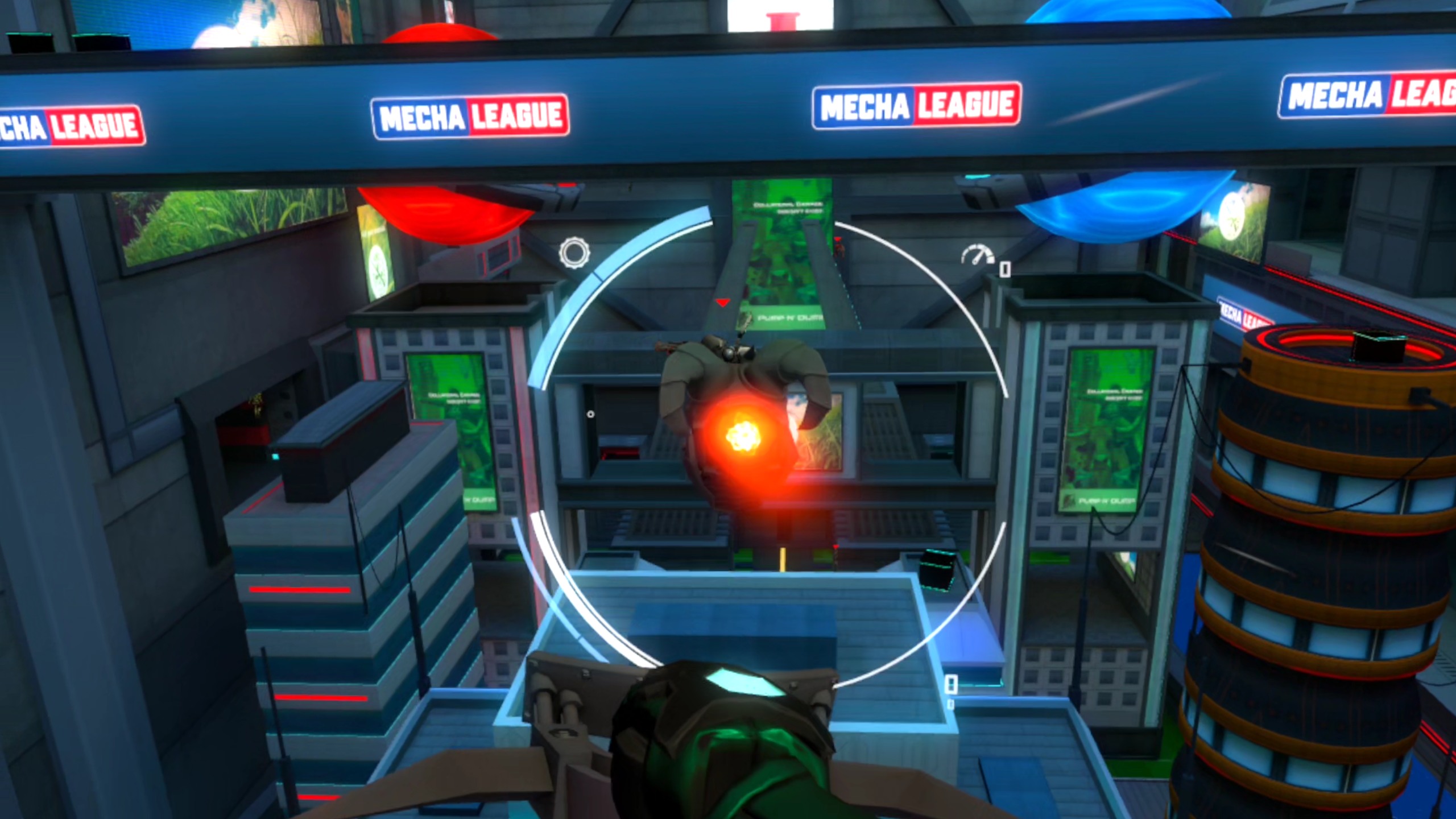Image resolution: width=1456 pixels, height=819 pixels.
Task: Click the gear icon on the HUD ring
Action: (x=574, y=253)
